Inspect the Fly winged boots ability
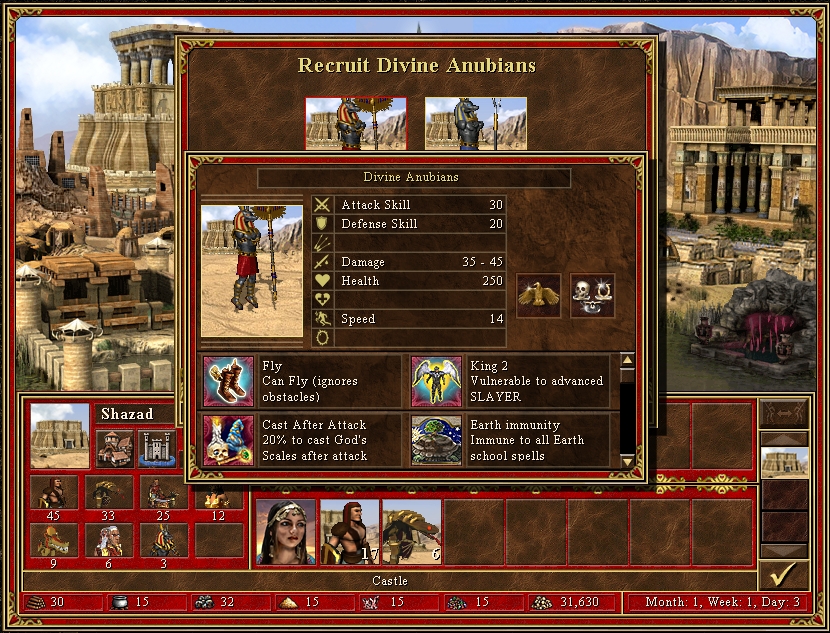 click(229, 381)
